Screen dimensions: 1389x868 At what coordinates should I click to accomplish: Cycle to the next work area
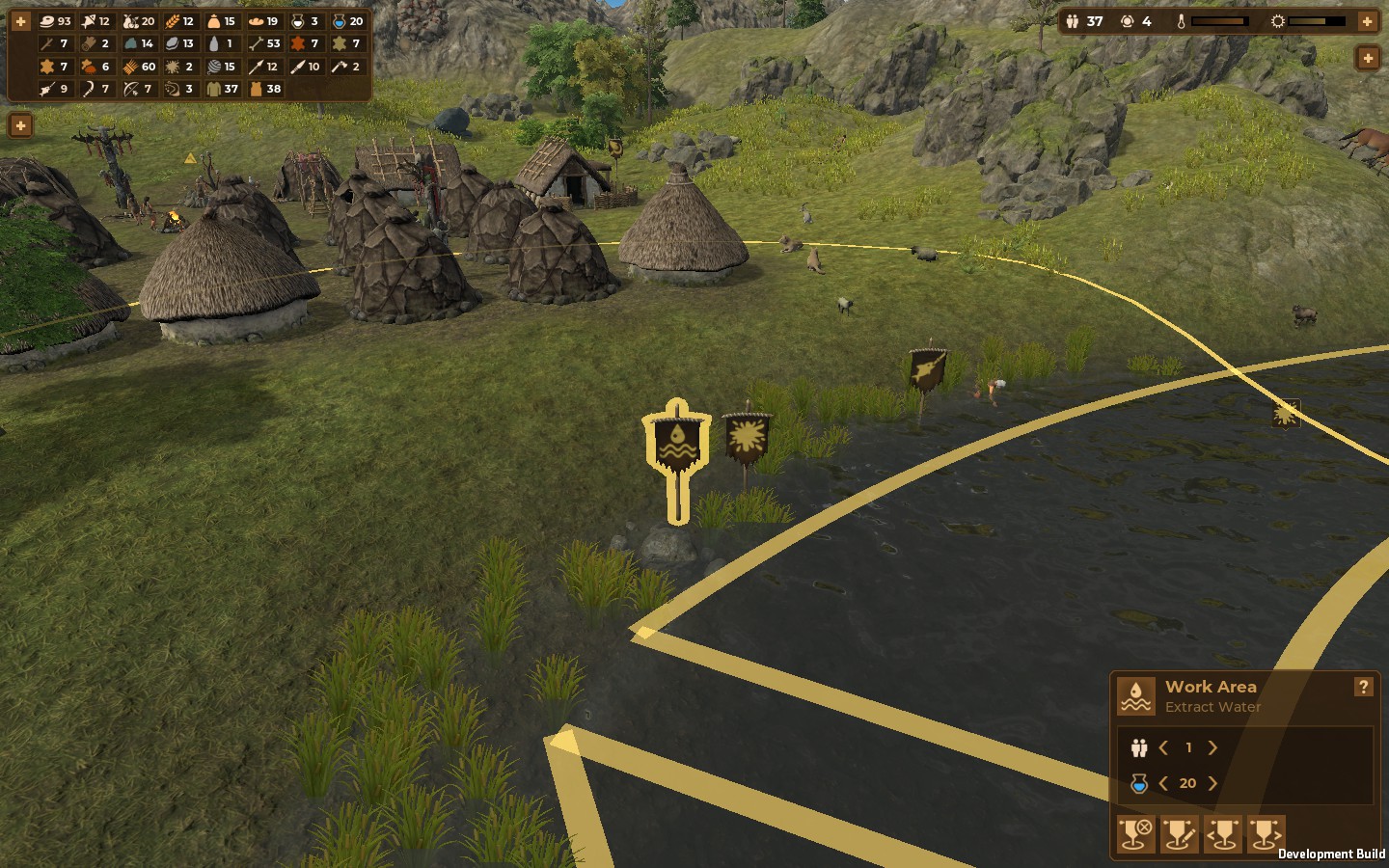(1266, 833)
